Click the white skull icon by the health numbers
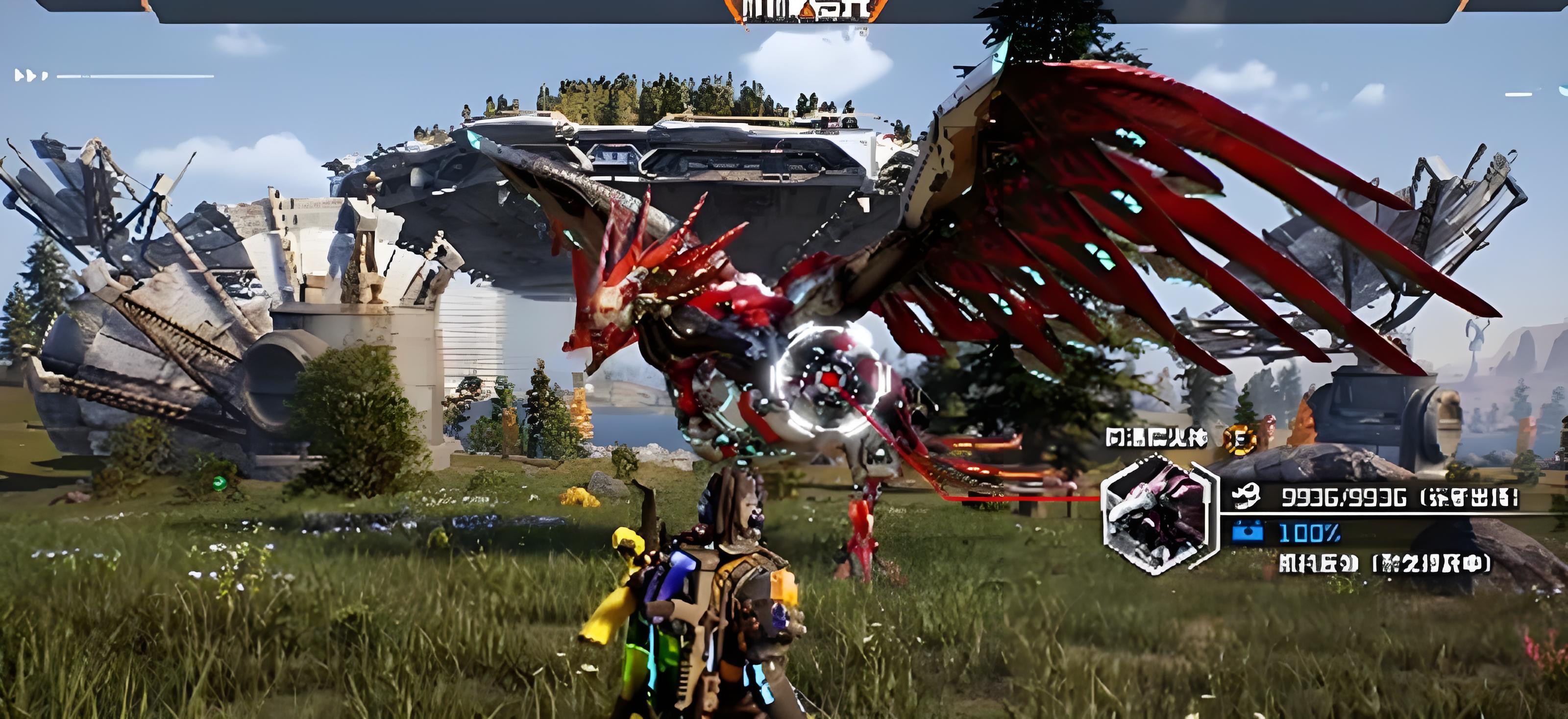The width and height of the screenshot is (1568, 719). pyautogui.click(x=1247, y=497)
